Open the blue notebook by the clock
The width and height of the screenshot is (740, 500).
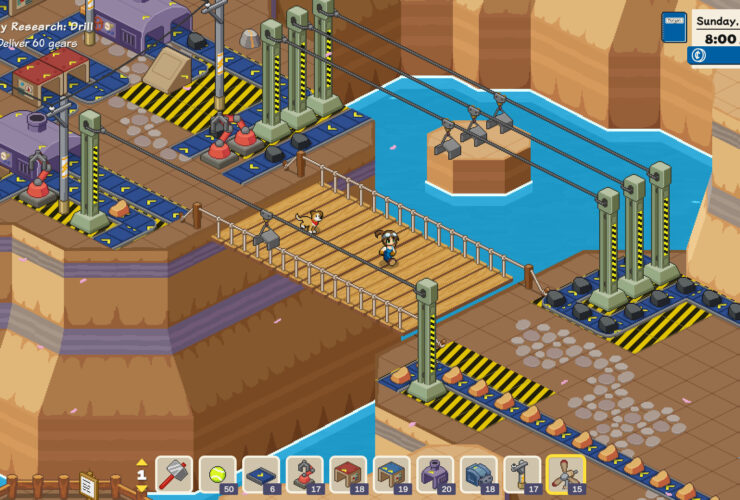[x=675, y=26]
